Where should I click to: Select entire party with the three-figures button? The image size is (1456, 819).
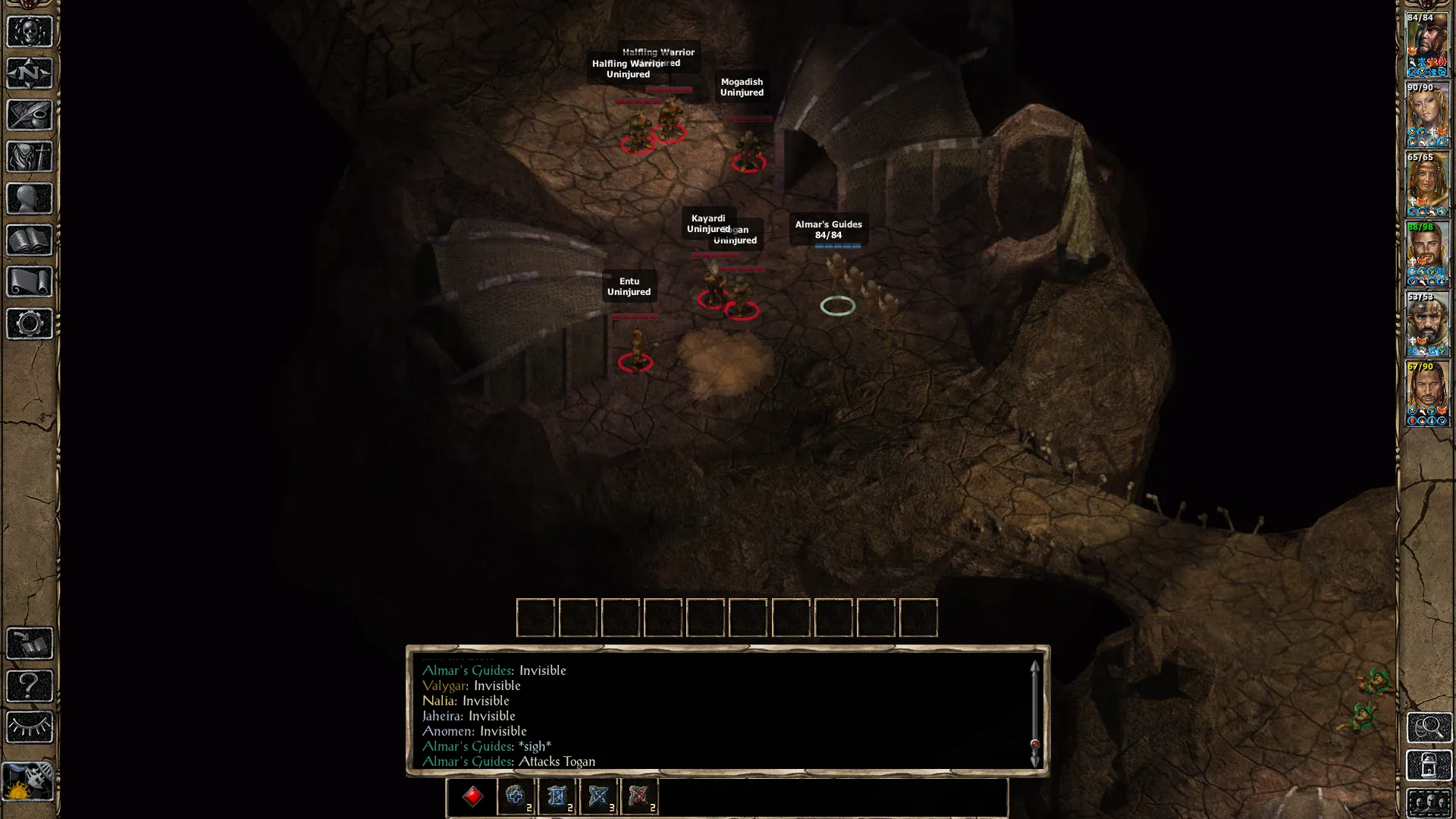[1429, 802]
